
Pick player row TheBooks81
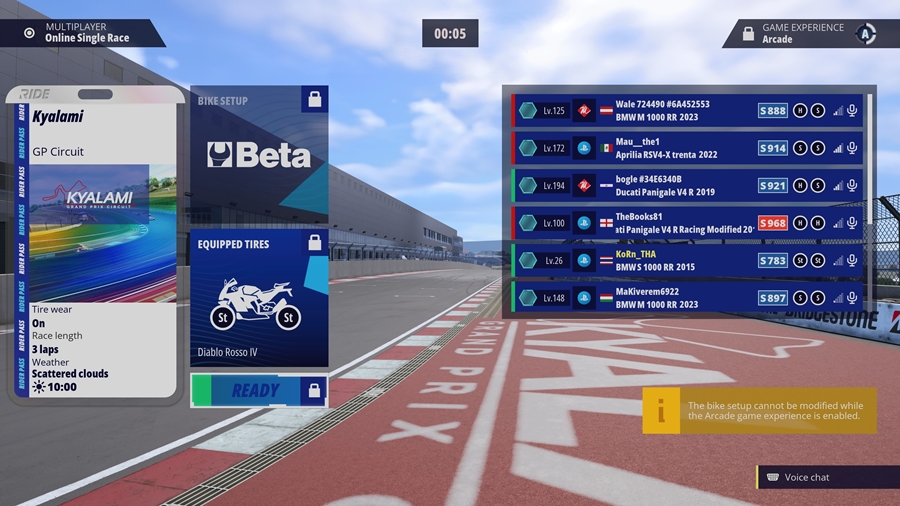pos(688,223)
